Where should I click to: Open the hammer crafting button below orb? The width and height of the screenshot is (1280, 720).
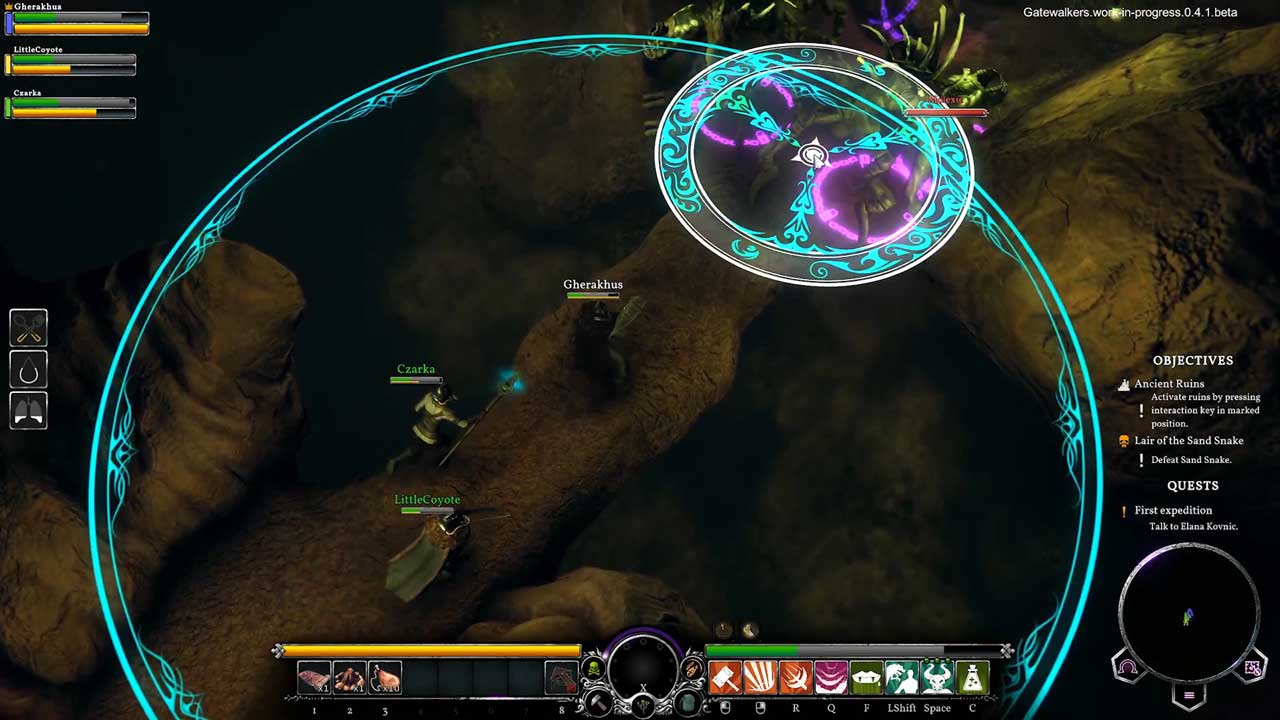click(599, 702)
